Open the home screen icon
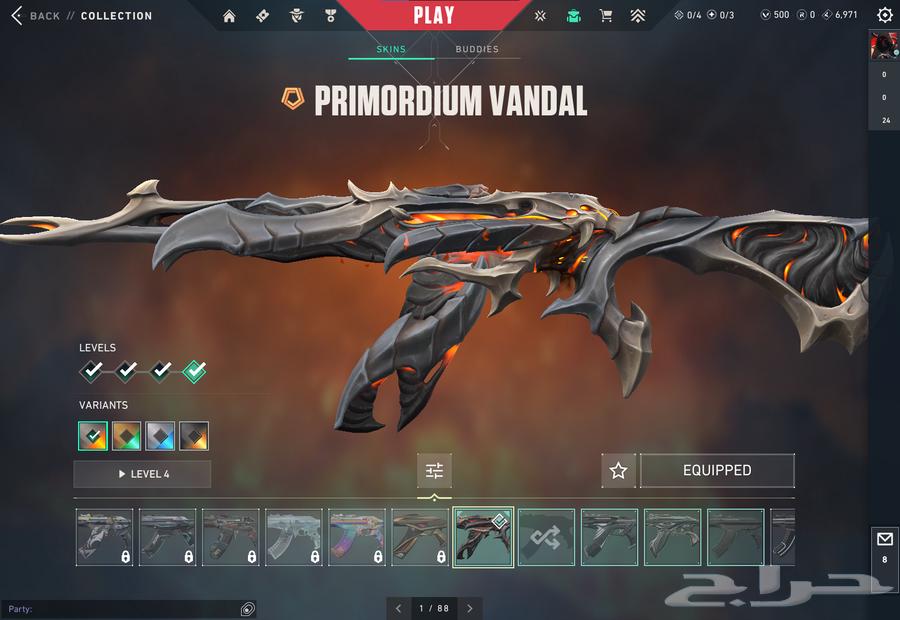This screenshot has width=900, height=620. click(229, 16)
